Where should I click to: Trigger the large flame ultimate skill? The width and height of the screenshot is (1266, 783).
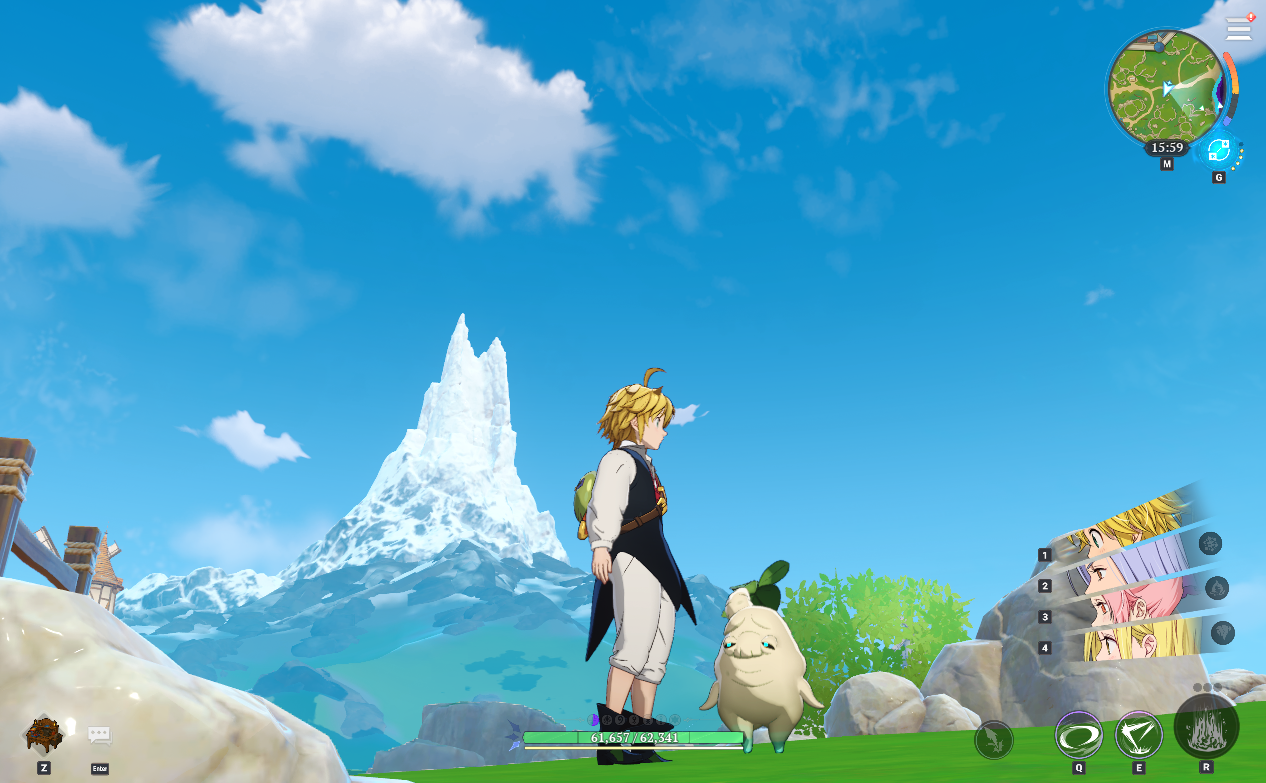1206,726
